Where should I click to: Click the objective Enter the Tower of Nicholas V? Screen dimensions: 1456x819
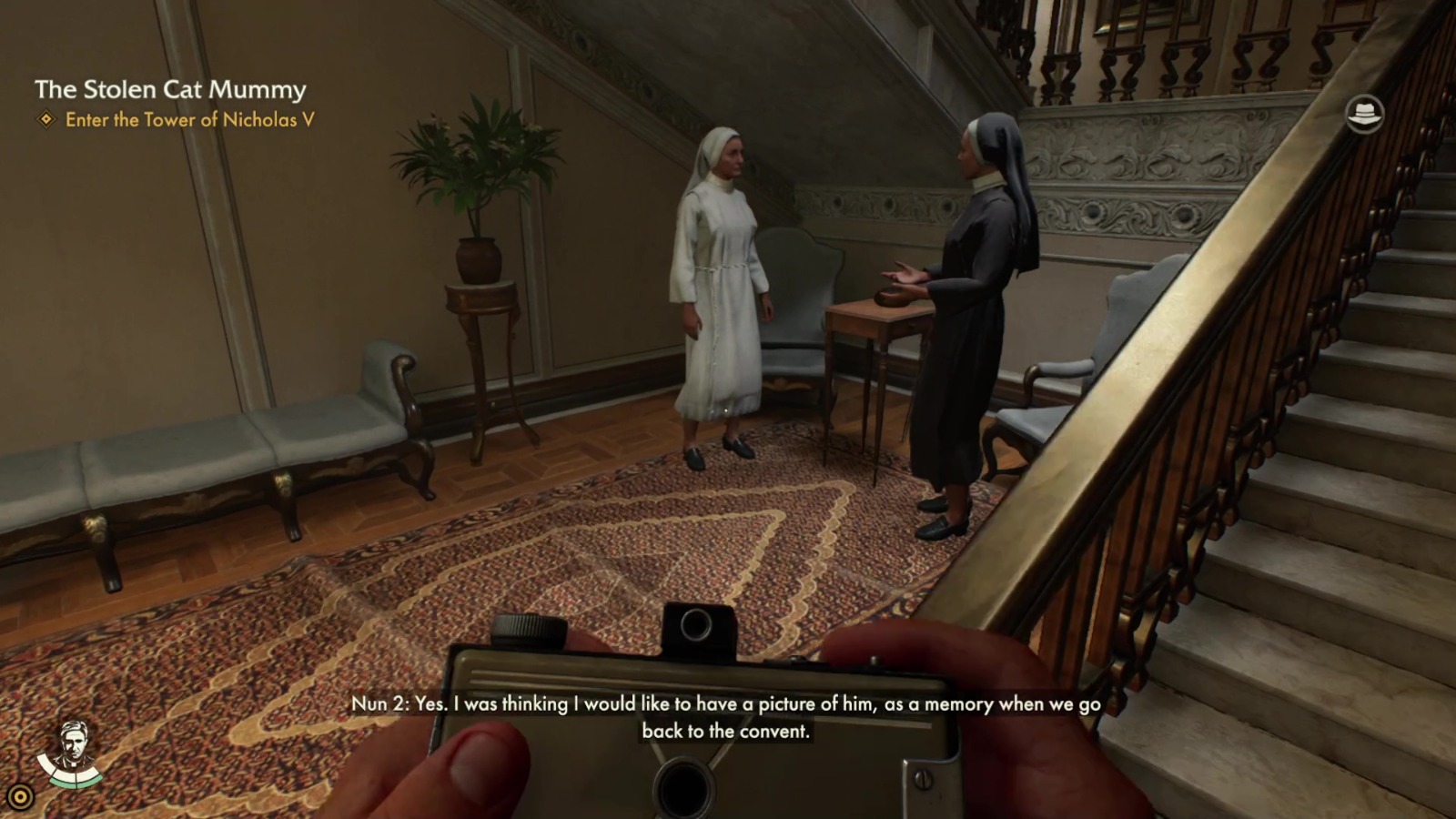(x=191, y=118)
